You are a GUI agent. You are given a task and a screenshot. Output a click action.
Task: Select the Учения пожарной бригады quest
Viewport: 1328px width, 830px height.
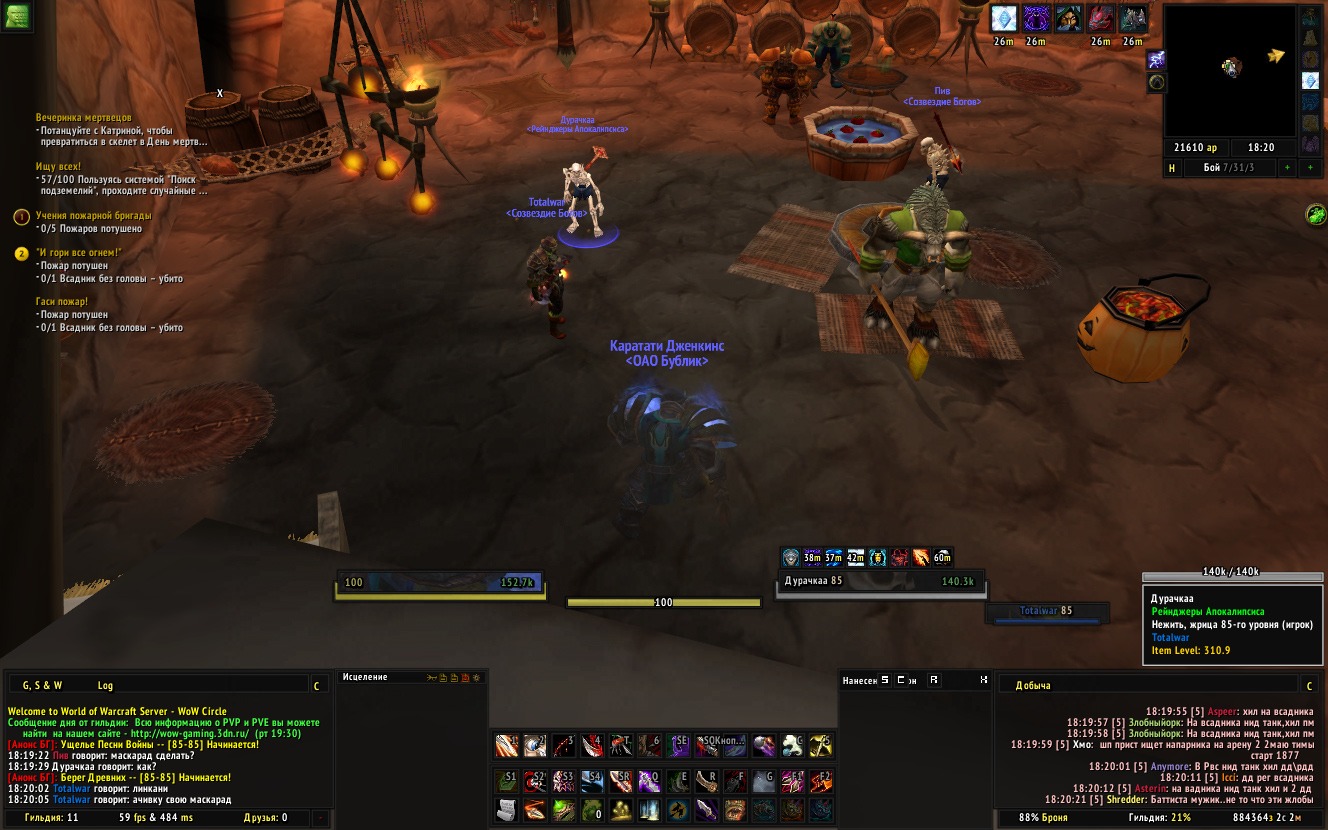94,215
